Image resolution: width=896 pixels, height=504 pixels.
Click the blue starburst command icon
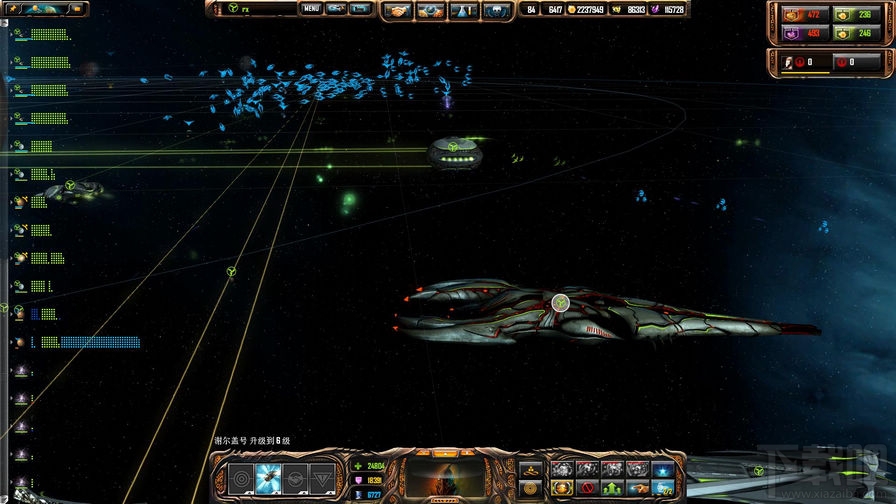(x=662, y=469)
